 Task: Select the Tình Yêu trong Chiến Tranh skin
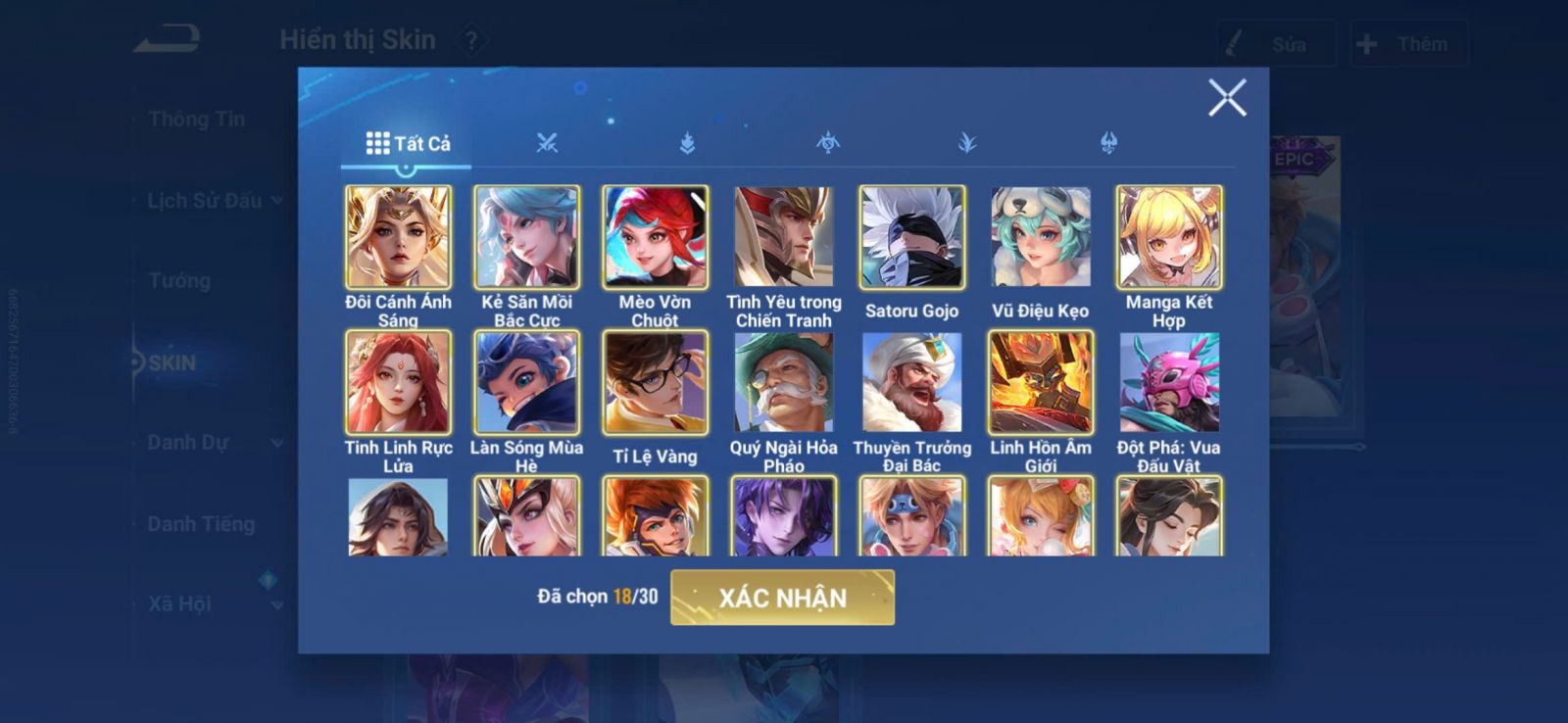(x=783, y=237)
